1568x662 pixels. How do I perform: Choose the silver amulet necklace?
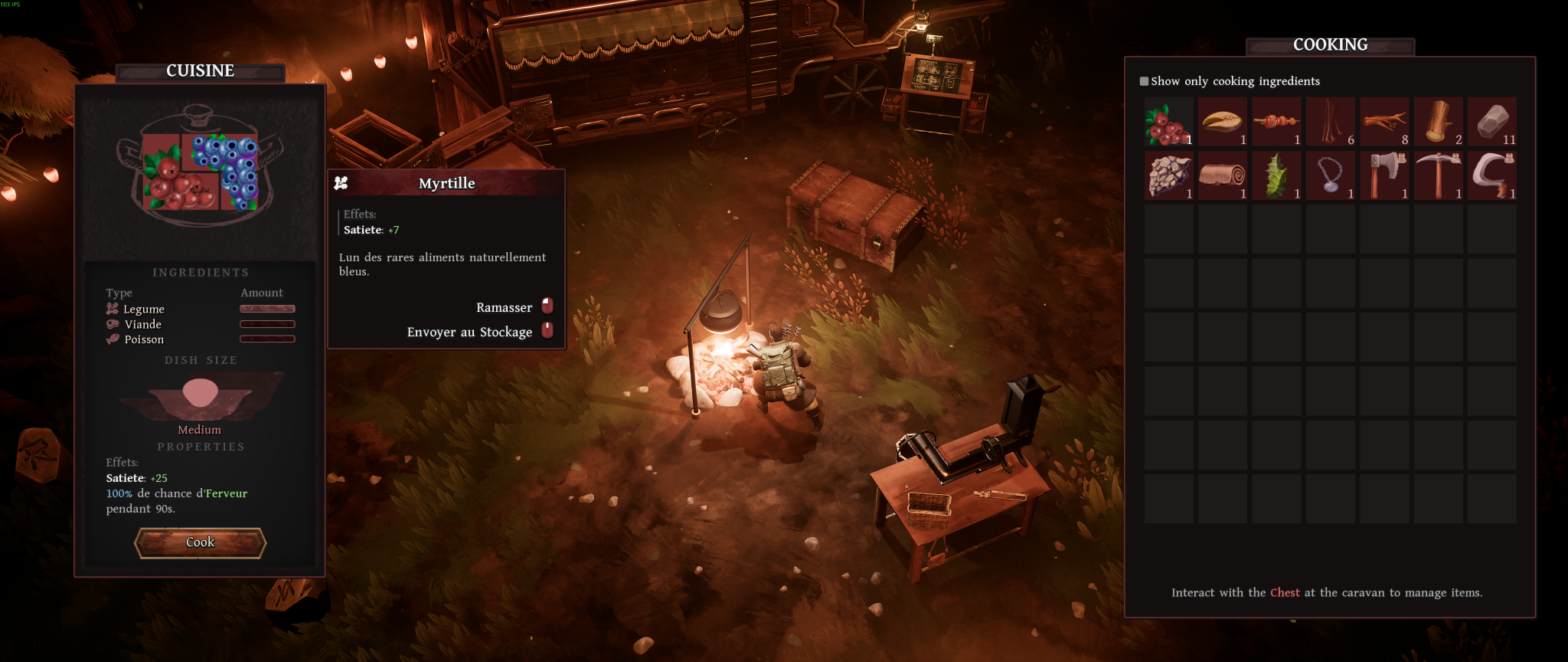pos(1331,175)
